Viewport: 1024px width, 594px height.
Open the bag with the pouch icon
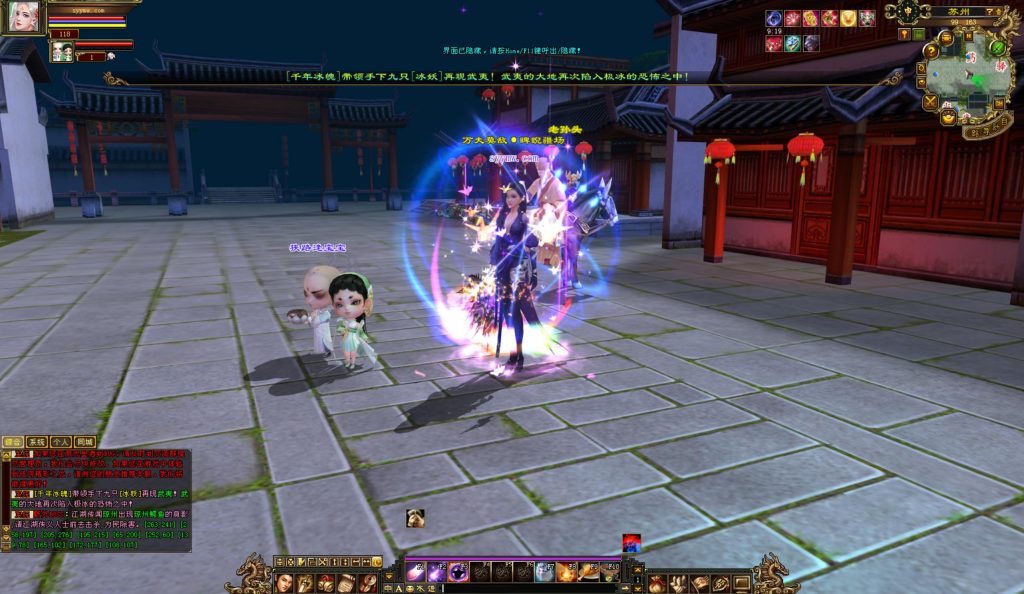point(655,583)
